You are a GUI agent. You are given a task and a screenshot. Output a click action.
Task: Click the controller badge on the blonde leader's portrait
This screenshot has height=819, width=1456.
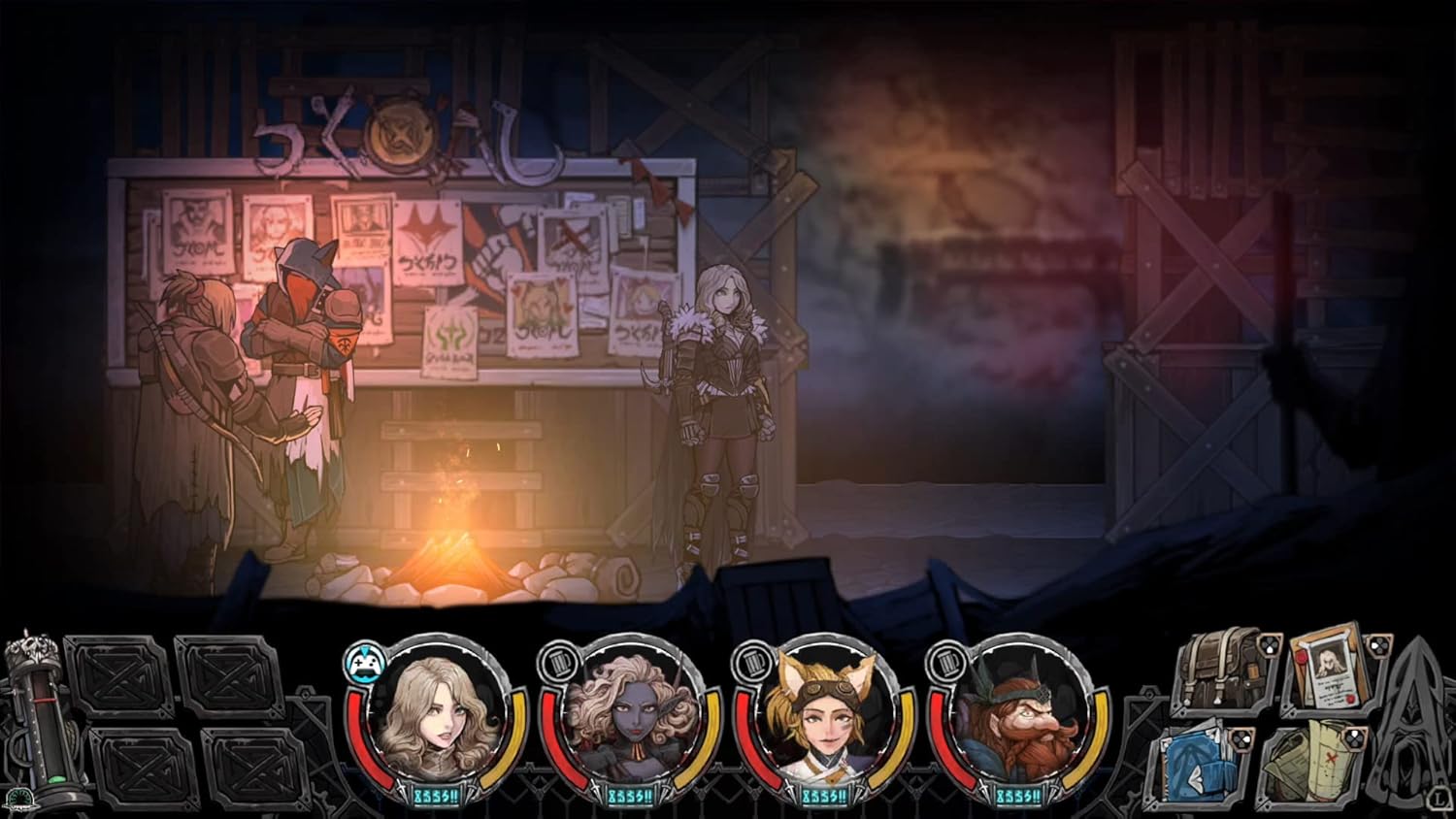(x=364, y=661)
